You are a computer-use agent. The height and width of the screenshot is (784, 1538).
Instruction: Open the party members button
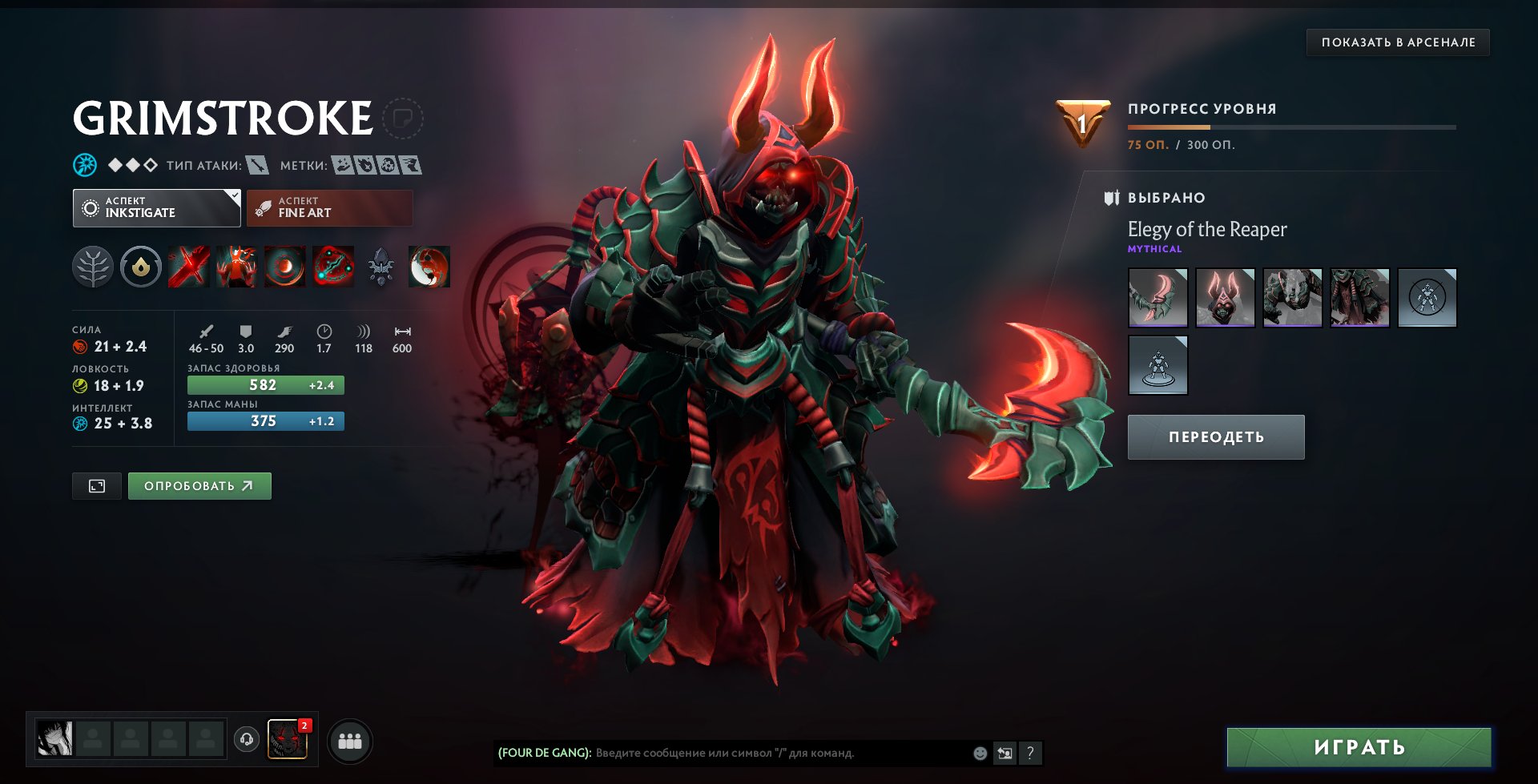point(350,741)
